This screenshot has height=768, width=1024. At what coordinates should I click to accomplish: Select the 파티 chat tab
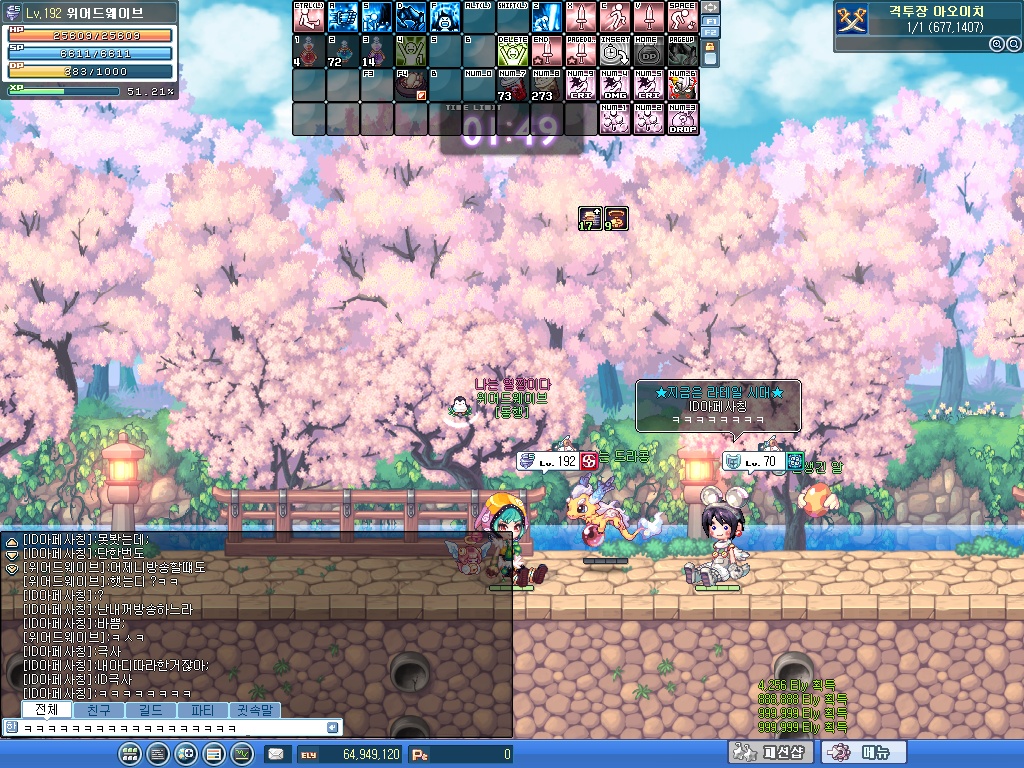202,710
